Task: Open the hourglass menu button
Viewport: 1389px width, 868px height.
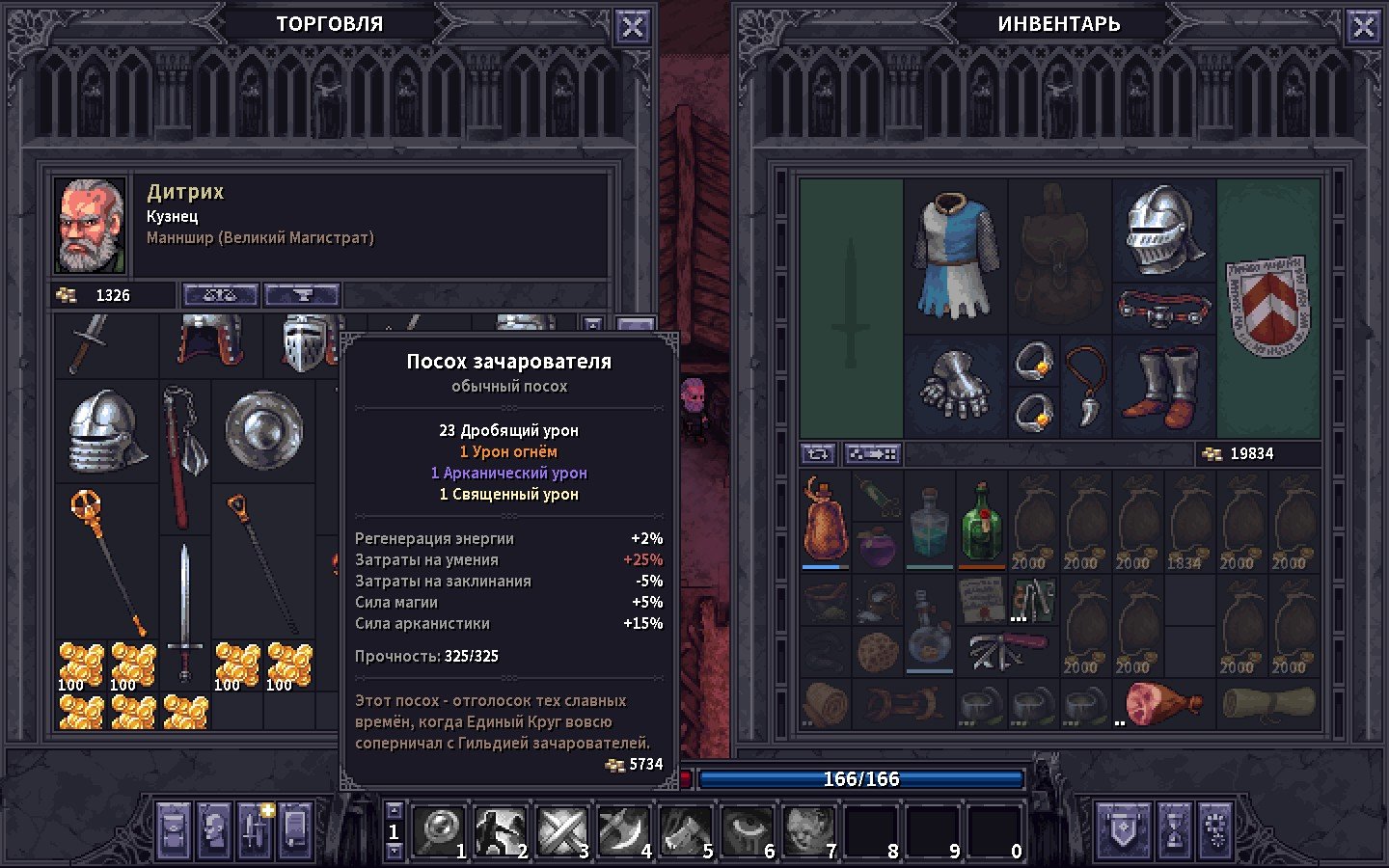Action: (x=1174, y=830)
